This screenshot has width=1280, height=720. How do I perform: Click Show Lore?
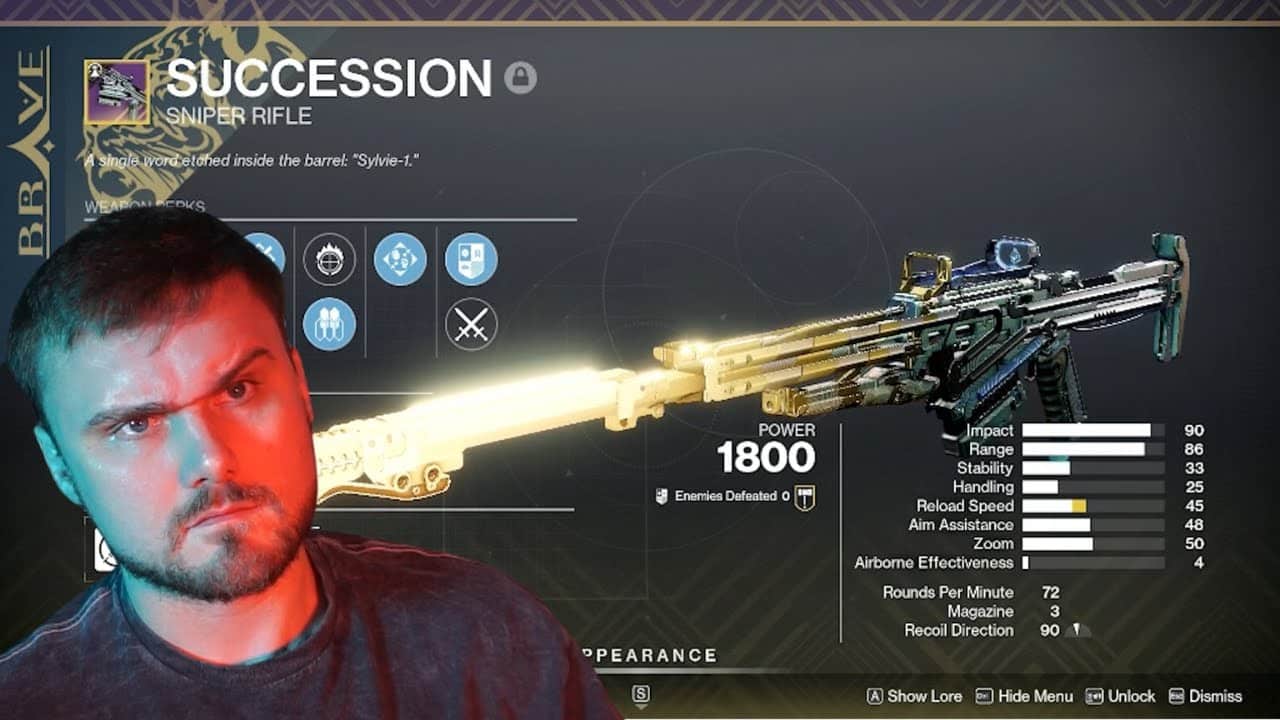coord(926,694)
